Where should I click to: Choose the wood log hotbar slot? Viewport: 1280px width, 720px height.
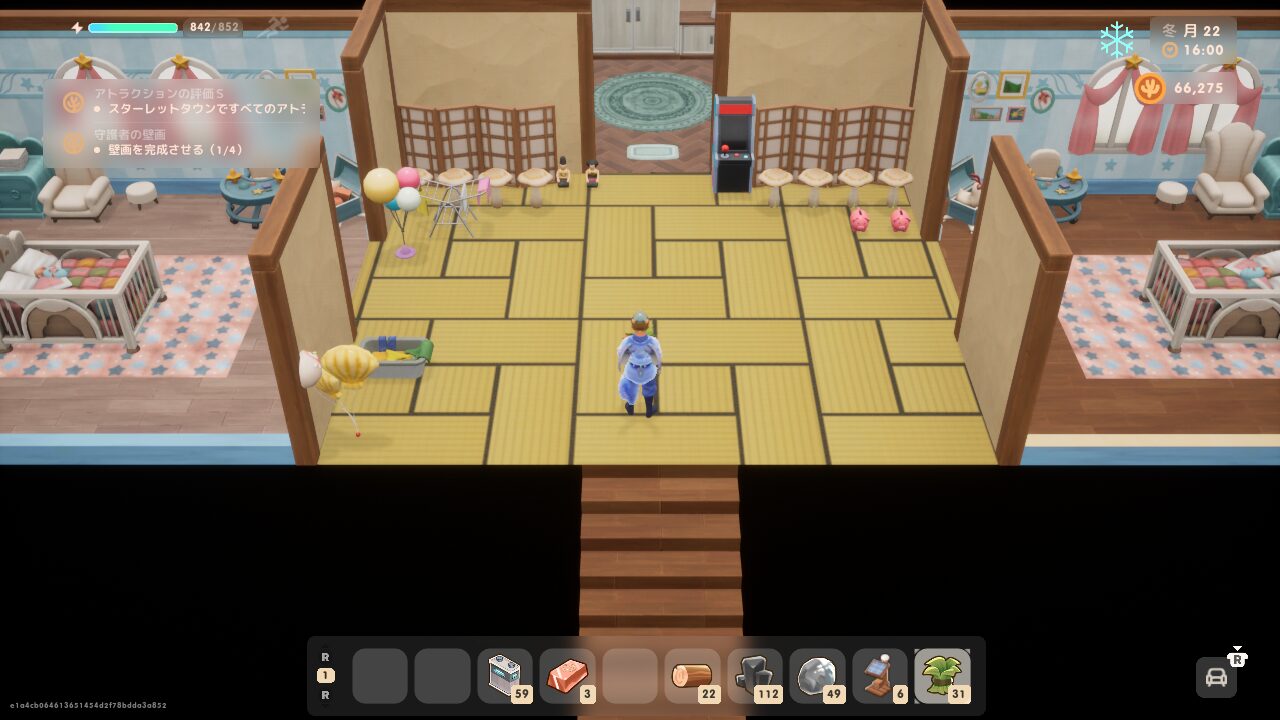(x=691, y=676)
